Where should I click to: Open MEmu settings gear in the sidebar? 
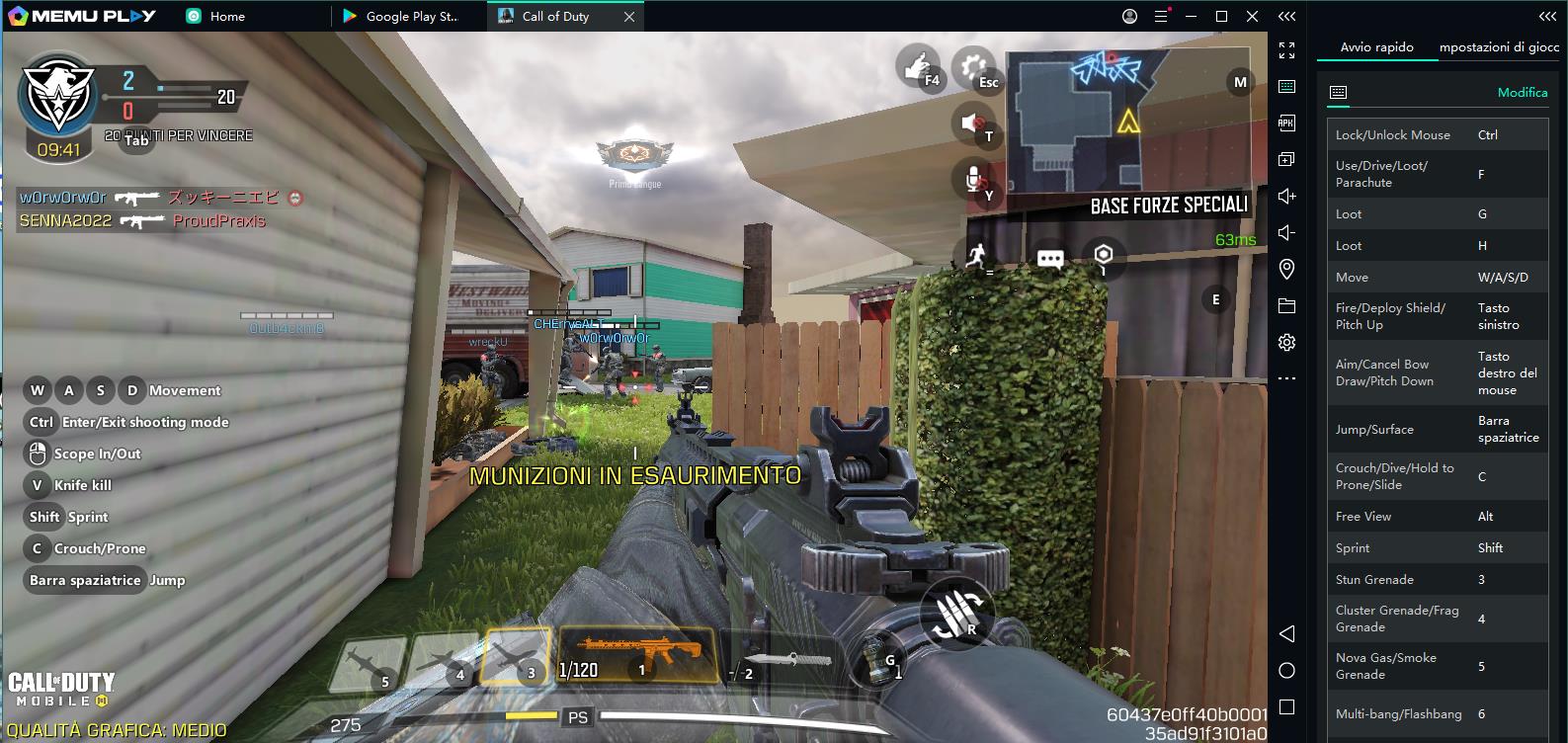point(1286,341)
